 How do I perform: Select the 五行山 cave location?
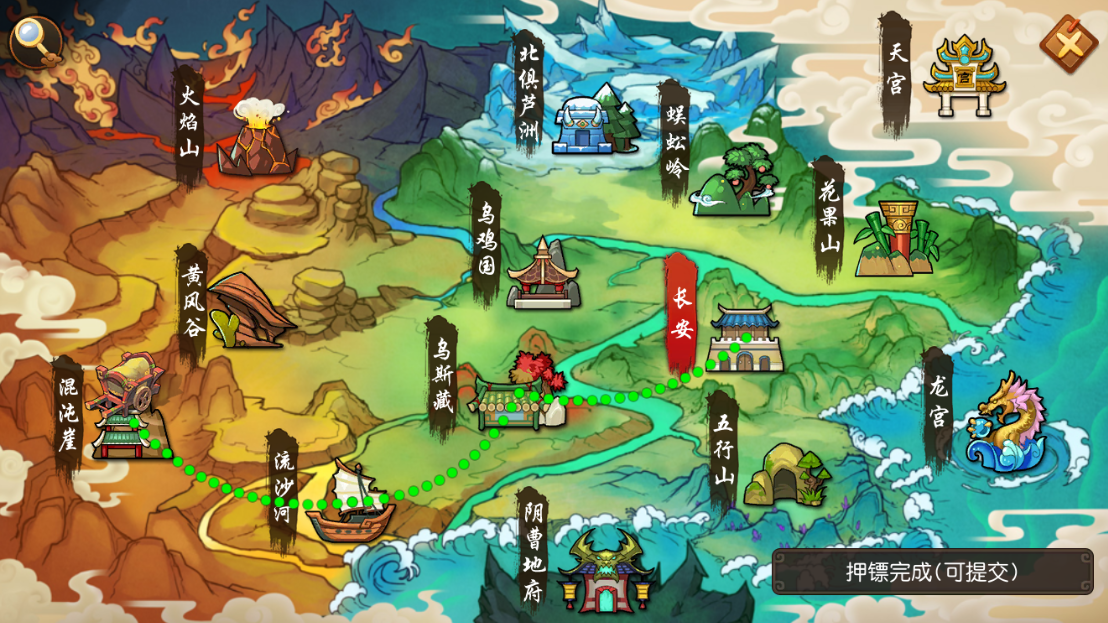click(786, 475)
